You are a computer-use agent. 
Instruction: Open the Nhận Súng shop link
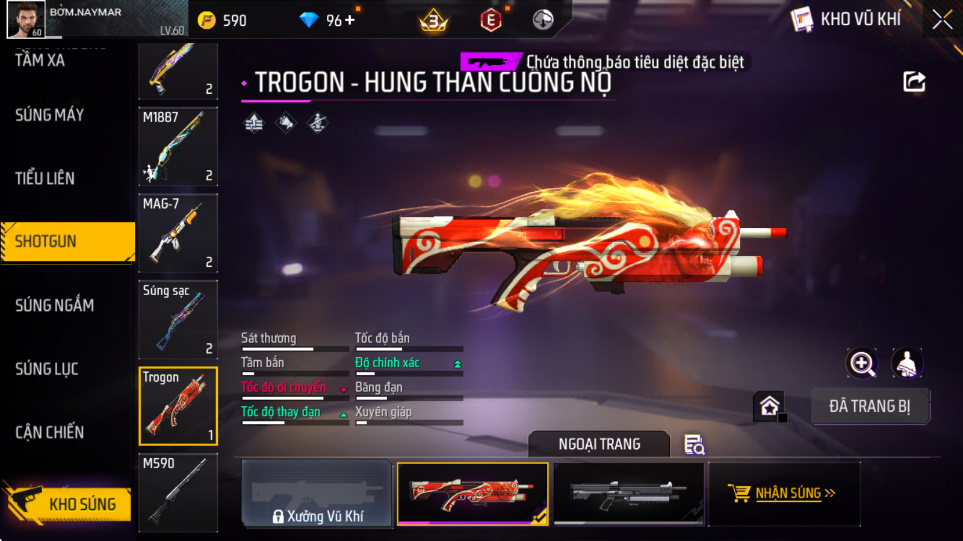pos(784,493)
